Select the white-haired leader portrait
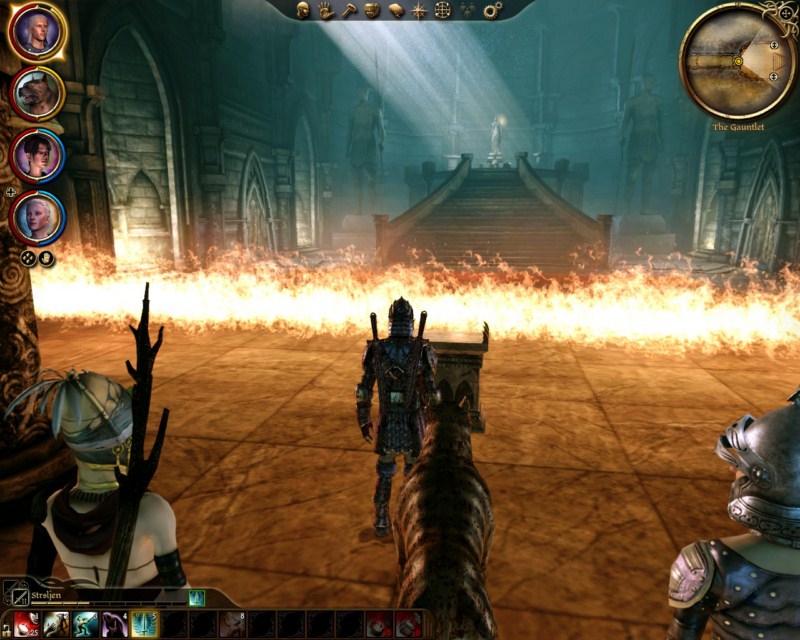This screenshot has width=800, height=640. coord(37,32)
